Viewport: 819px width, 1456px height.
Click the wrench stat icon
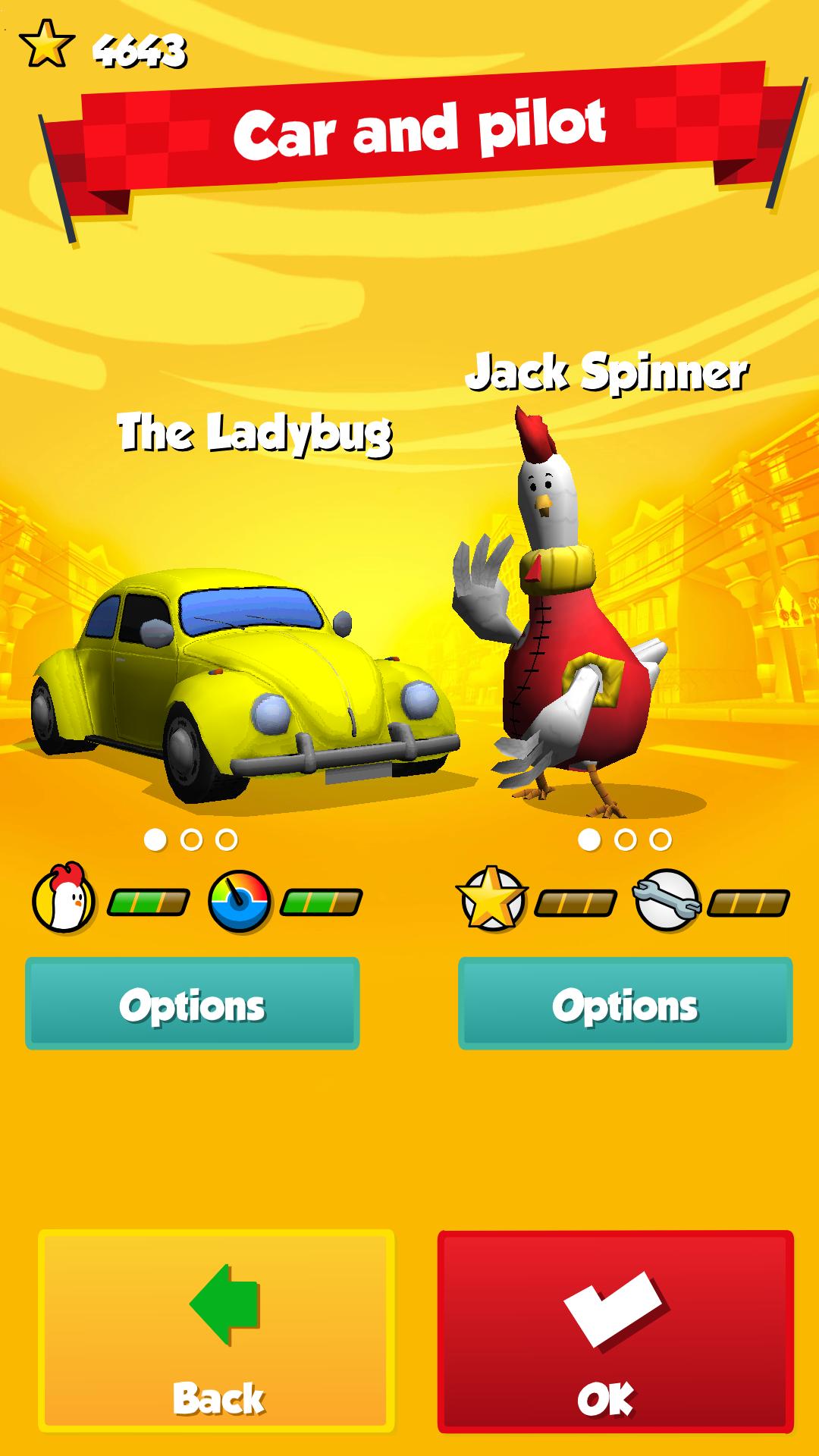pyautogui.click(x=666, y=900)
